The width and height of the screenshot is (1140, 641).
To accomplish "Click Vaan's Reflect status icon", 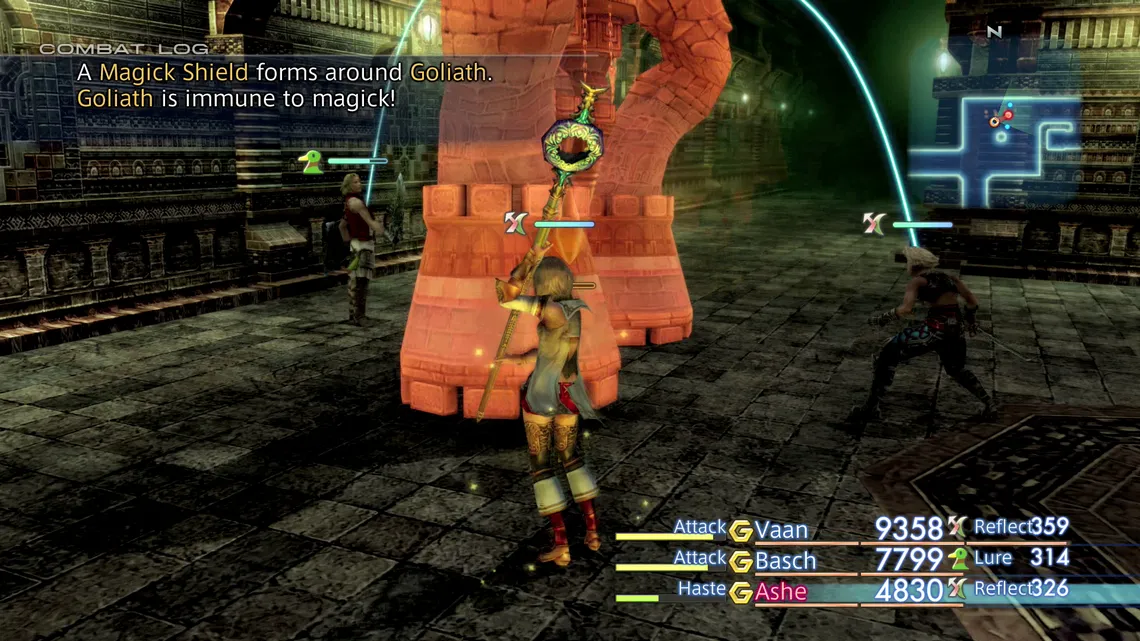I will (957, 527).
